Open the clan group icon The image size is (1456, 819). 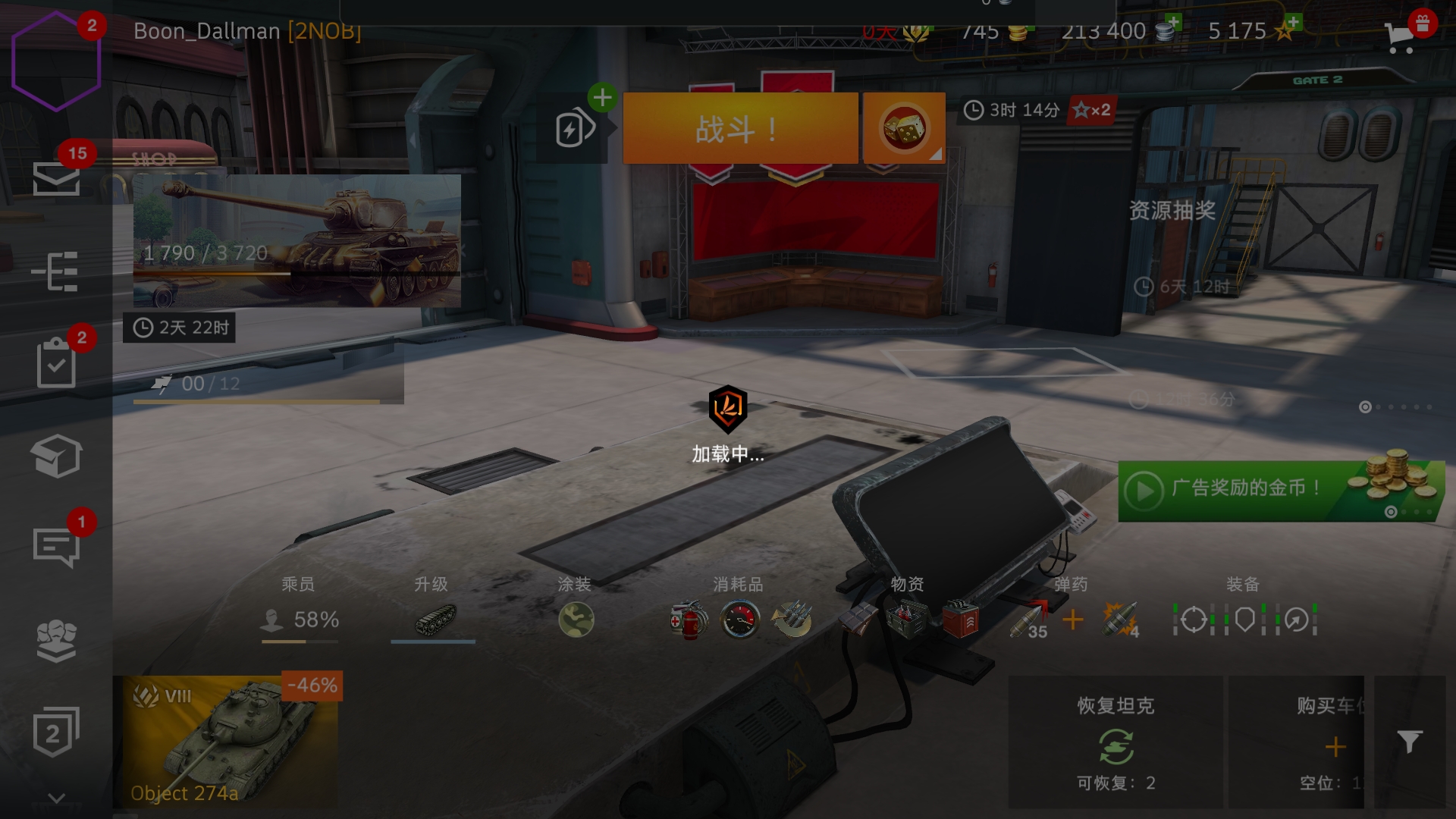pyautogui.click(x=56, y=641)
